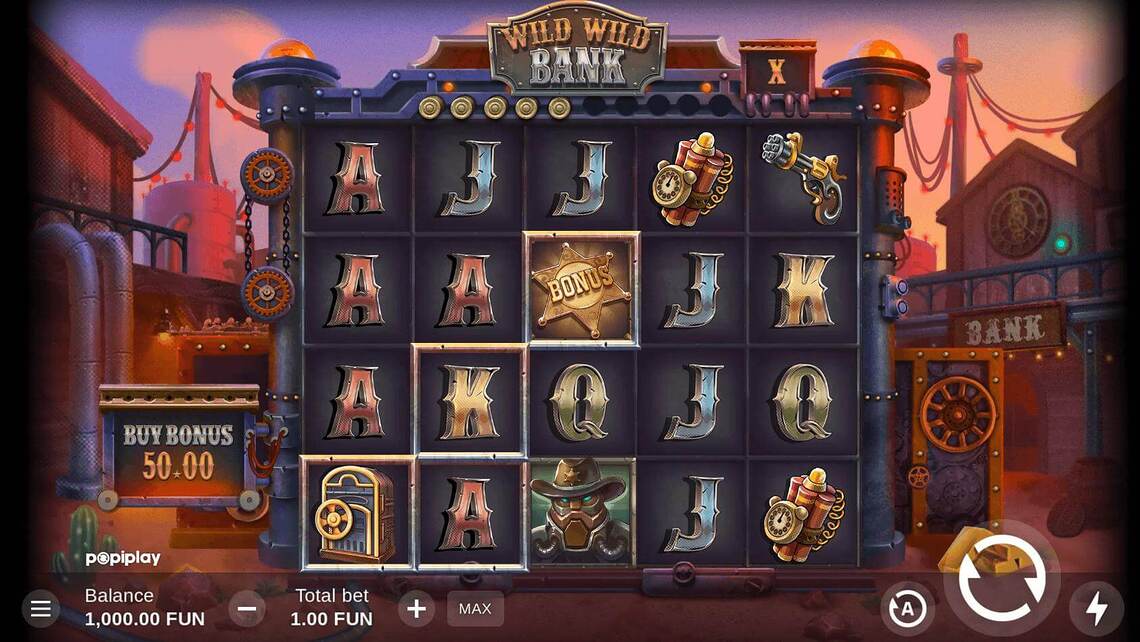
Task: Spin the reels
Action: click(x=1001, y=578)
